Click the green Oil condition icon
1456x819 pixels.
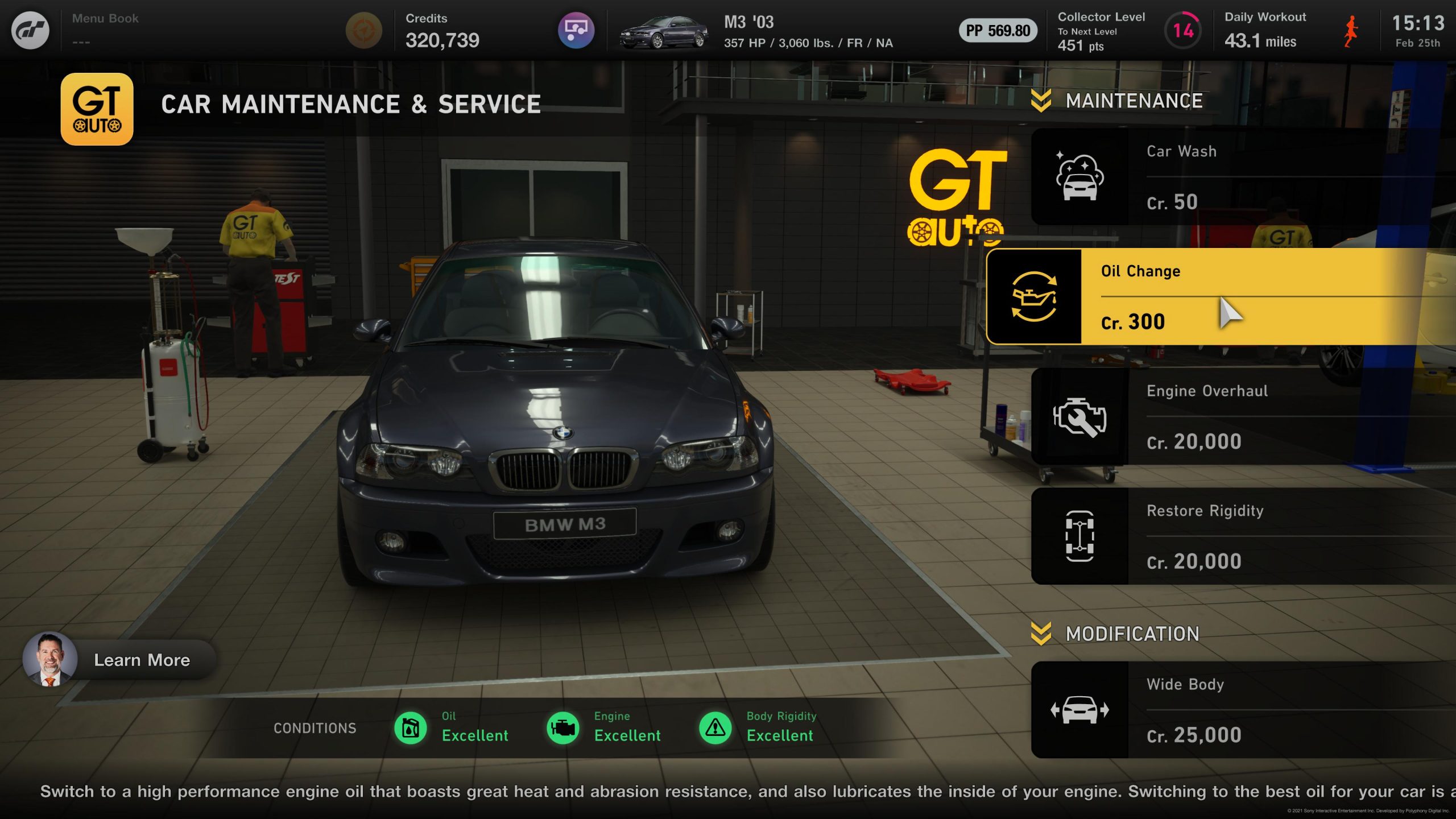(411, 727)
